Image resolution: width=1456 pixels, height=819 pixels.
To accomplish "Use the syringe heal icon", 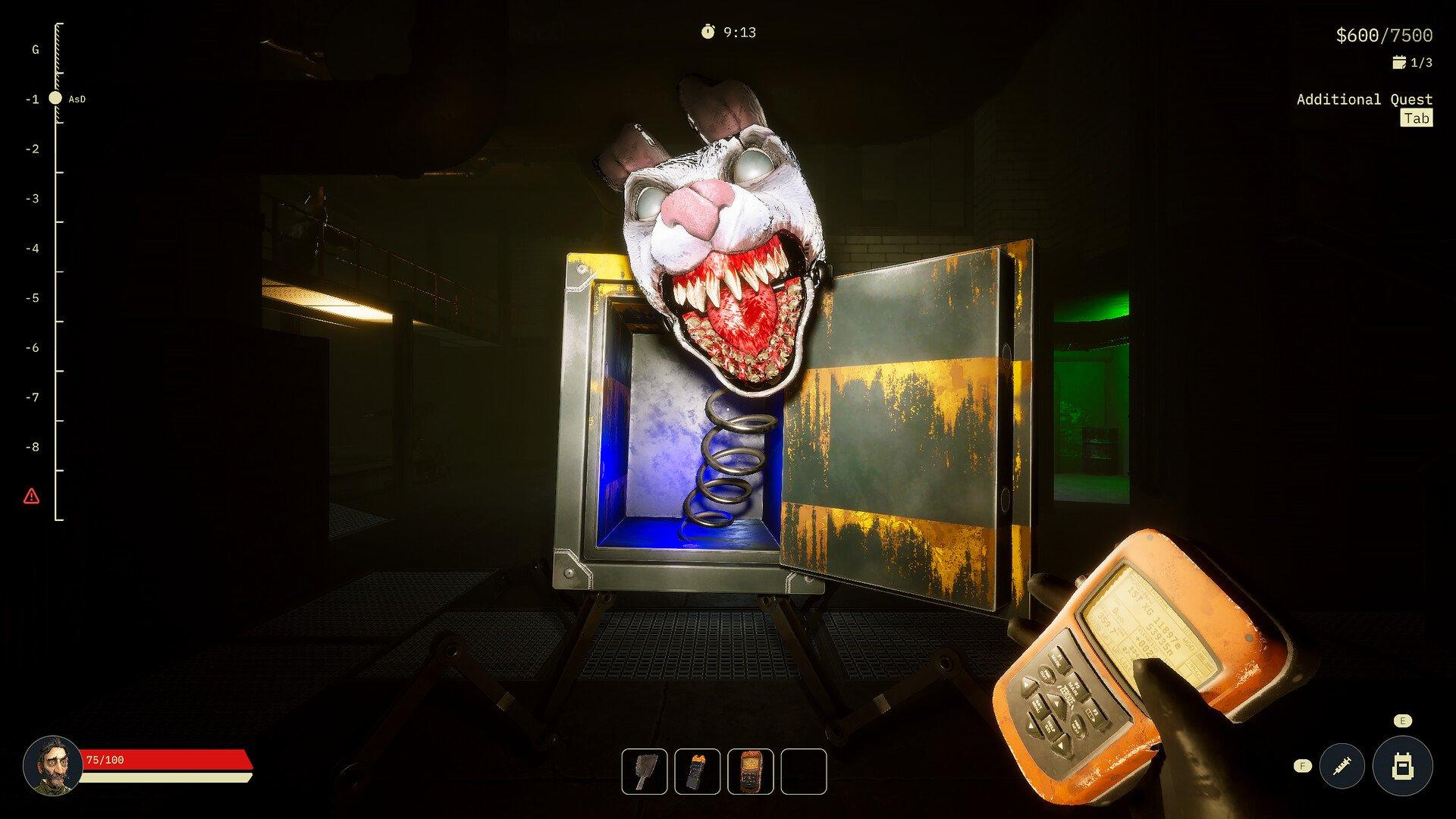I will point(1342,766).
